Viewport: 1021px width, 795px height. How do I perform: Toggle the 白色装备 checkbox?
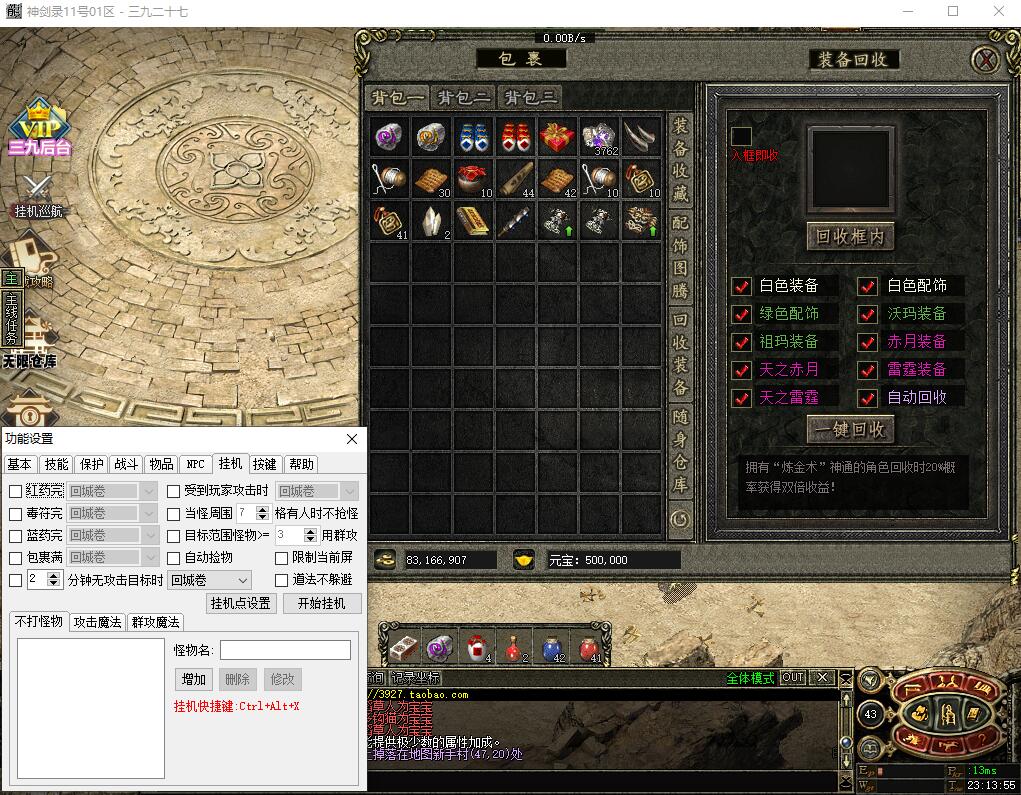click(x=742, y=286)
